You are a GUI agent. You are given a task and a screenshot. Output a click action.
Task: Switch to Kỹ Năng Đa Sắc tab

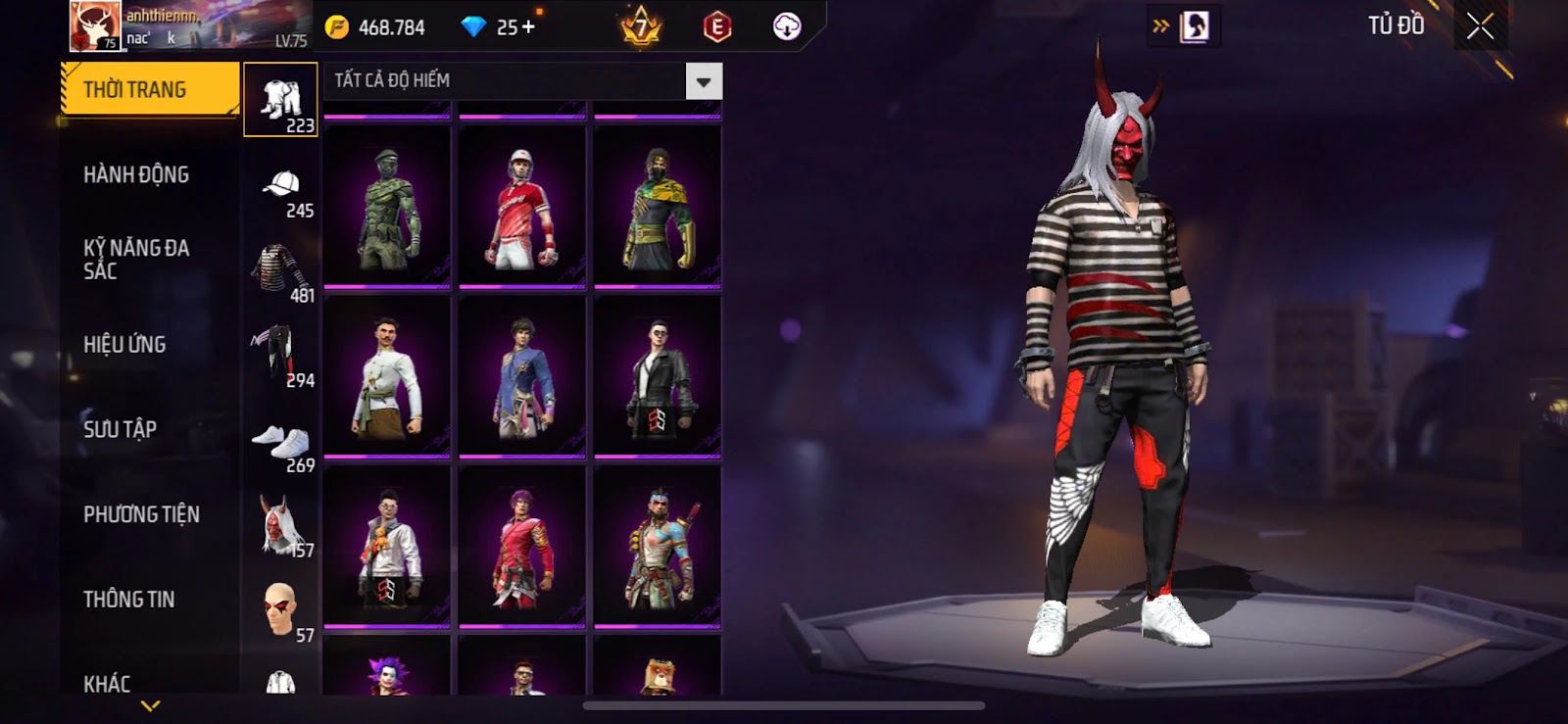point(136,260)
